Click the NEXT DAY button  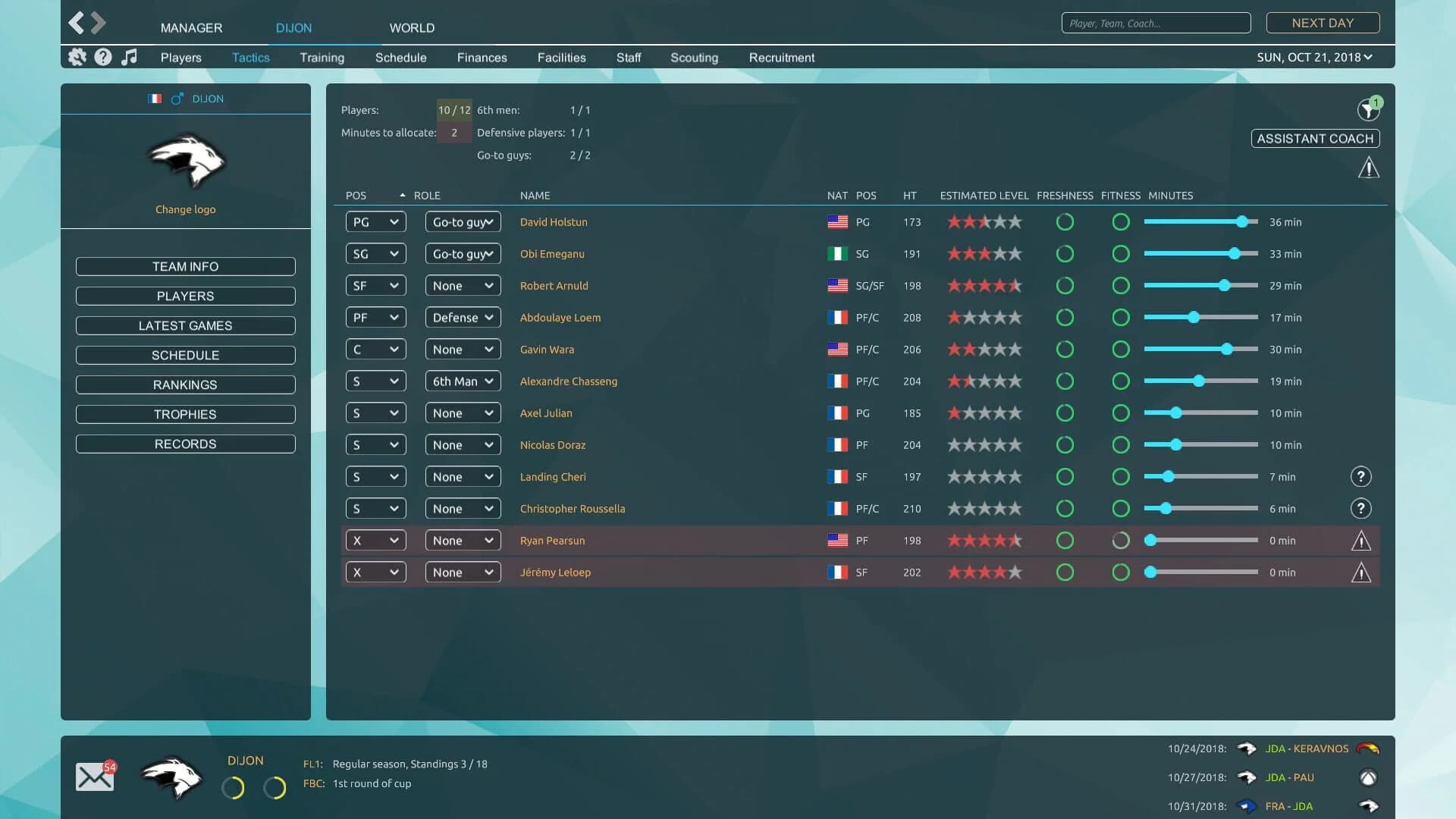point(1323,23)
